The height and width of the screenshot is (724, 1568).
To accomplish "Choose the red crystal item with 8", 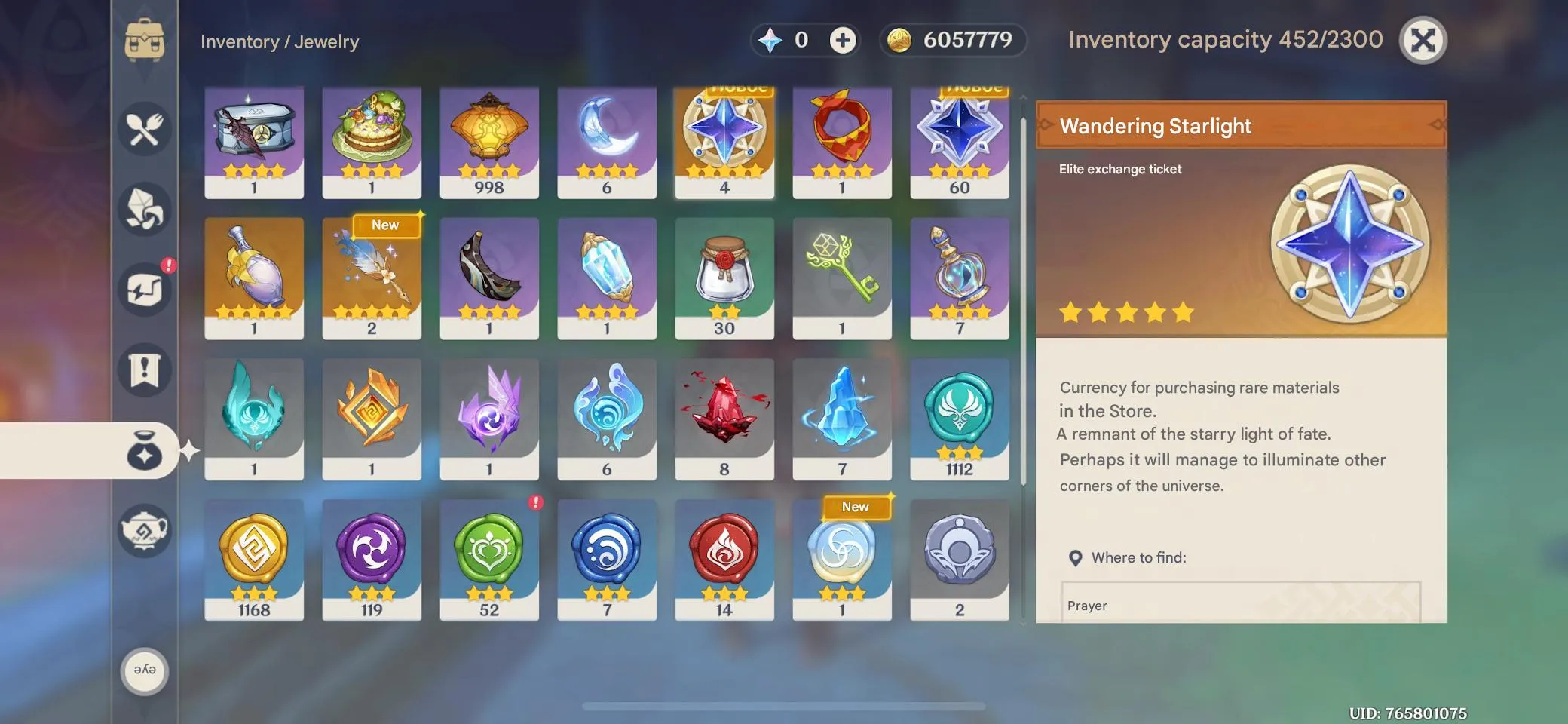I will click(x=724, y=419).
